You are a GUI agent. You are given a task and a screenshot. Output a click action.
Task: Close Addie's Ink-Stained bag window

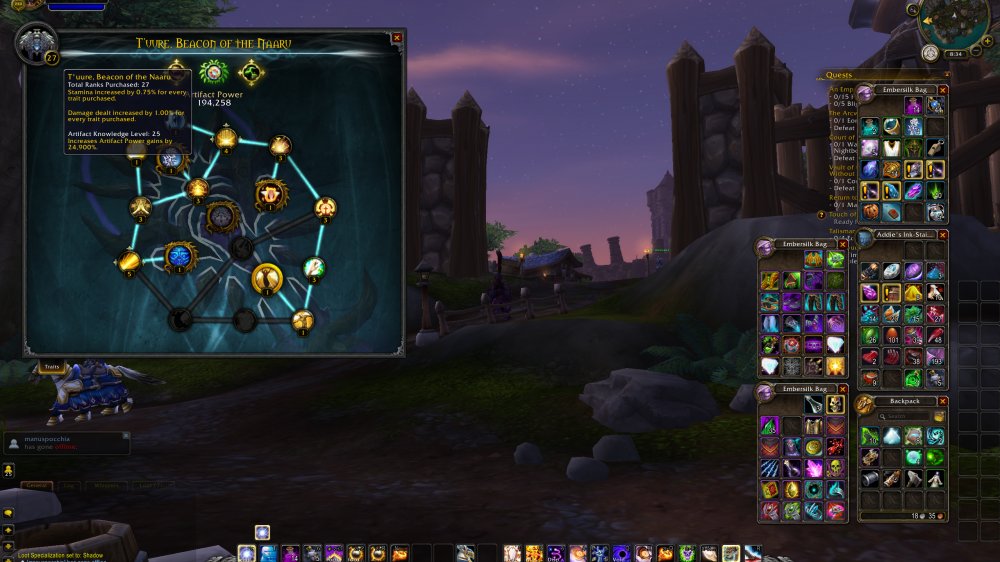[x=942, y=234]
